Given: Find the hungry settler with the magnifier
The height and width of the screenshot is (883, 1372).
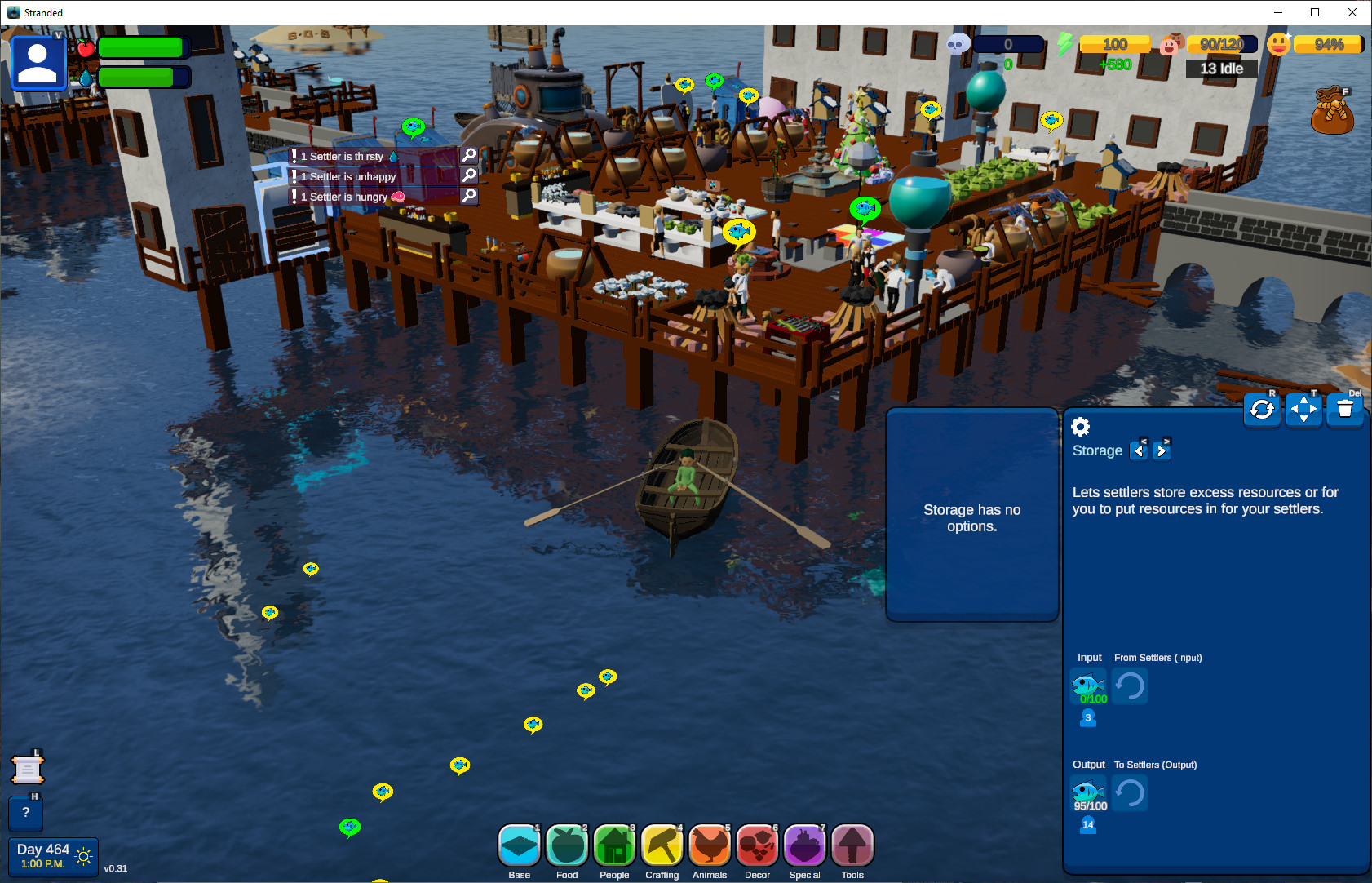Looking at the screenshot, I should tap(469, 196).
